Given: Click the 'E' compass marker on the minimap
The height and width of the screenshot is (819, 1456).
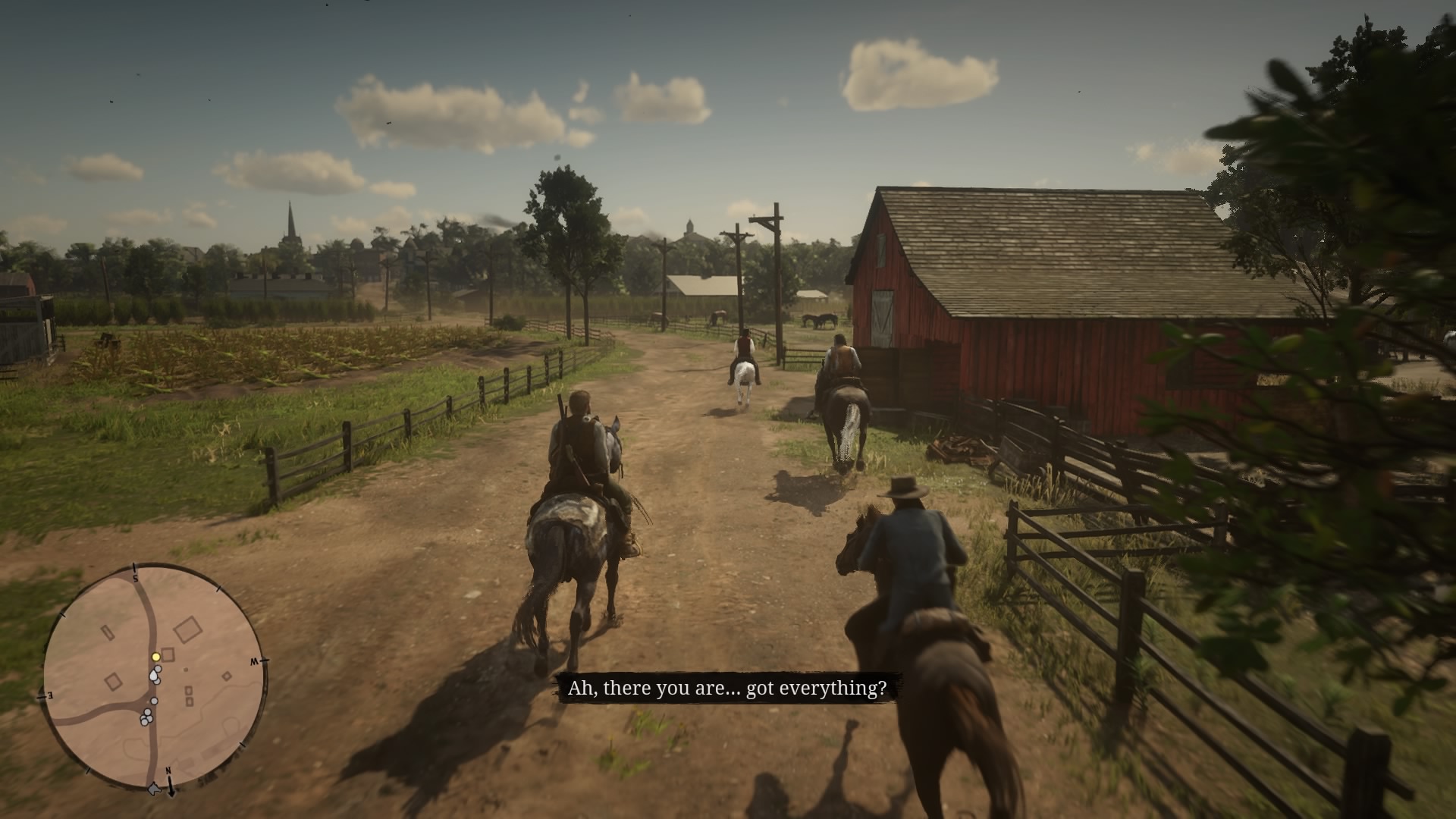Looking at the screenshot, I should pyautogui.click(x=49, y=695).
